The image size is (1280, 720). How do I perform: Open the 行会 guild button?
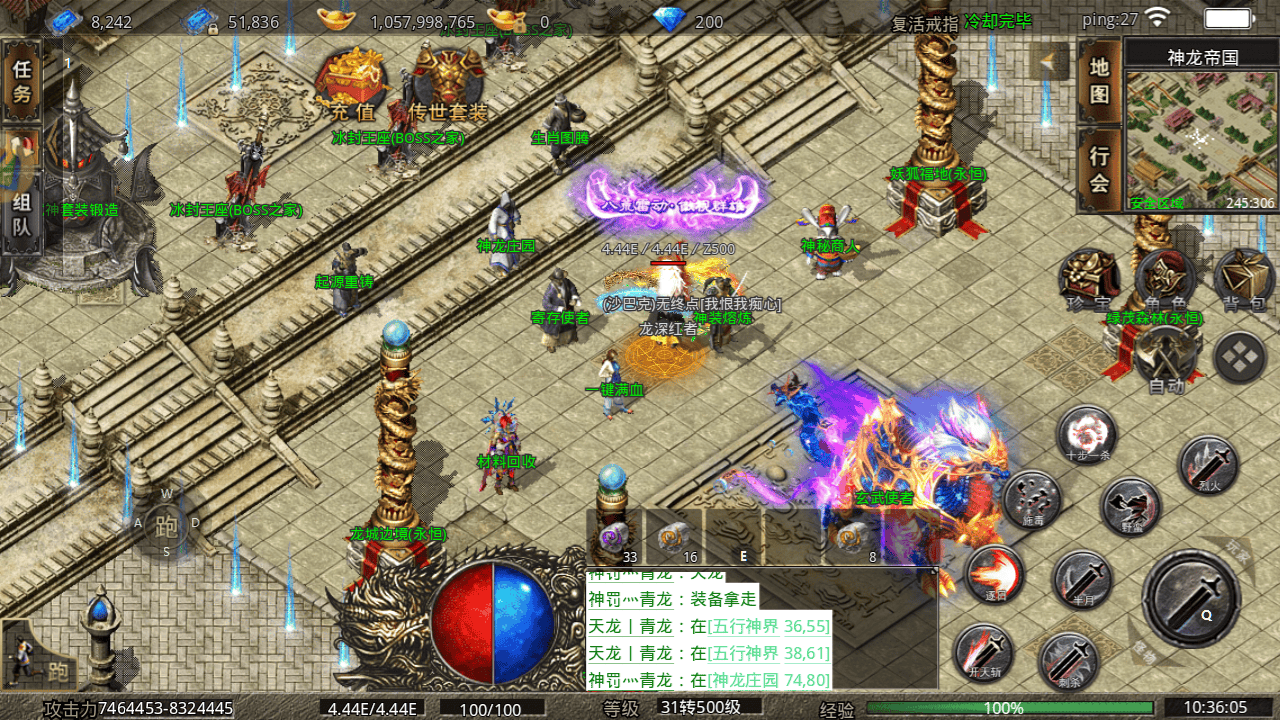tap(1099, 169)
